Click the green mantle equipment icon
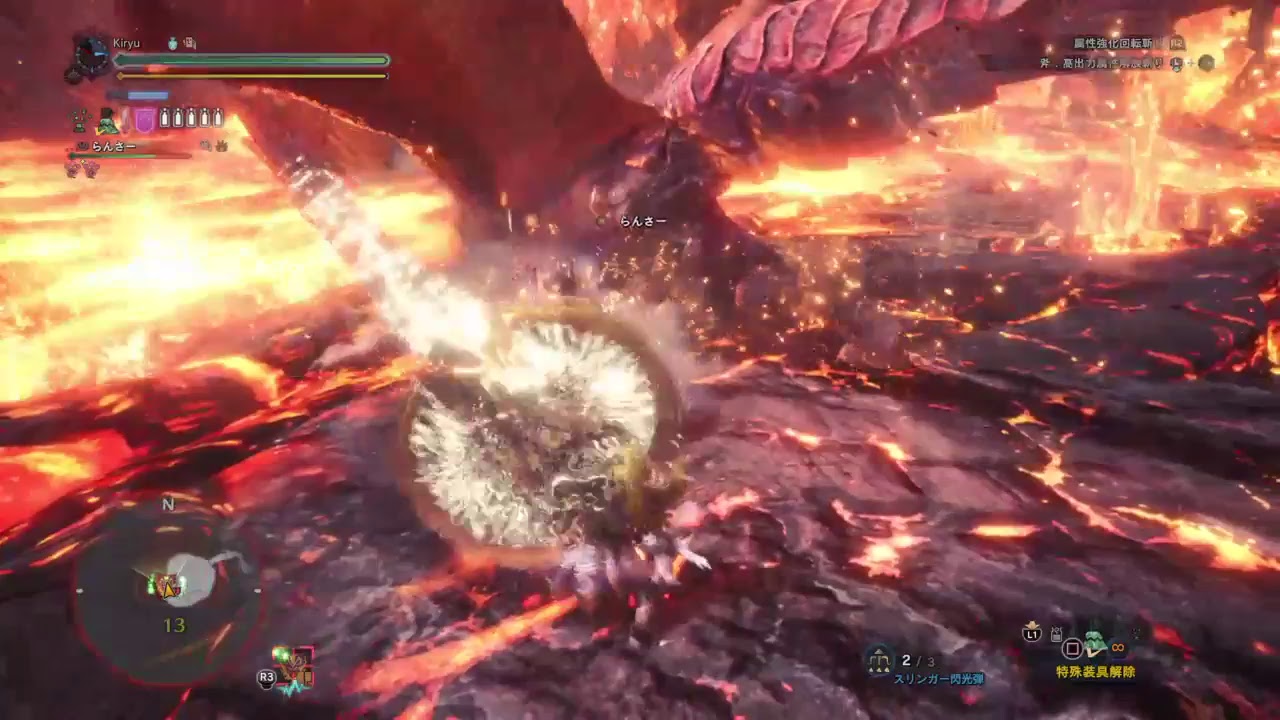This screenshot has height=720, width=1280. (x=1094, y=643)
